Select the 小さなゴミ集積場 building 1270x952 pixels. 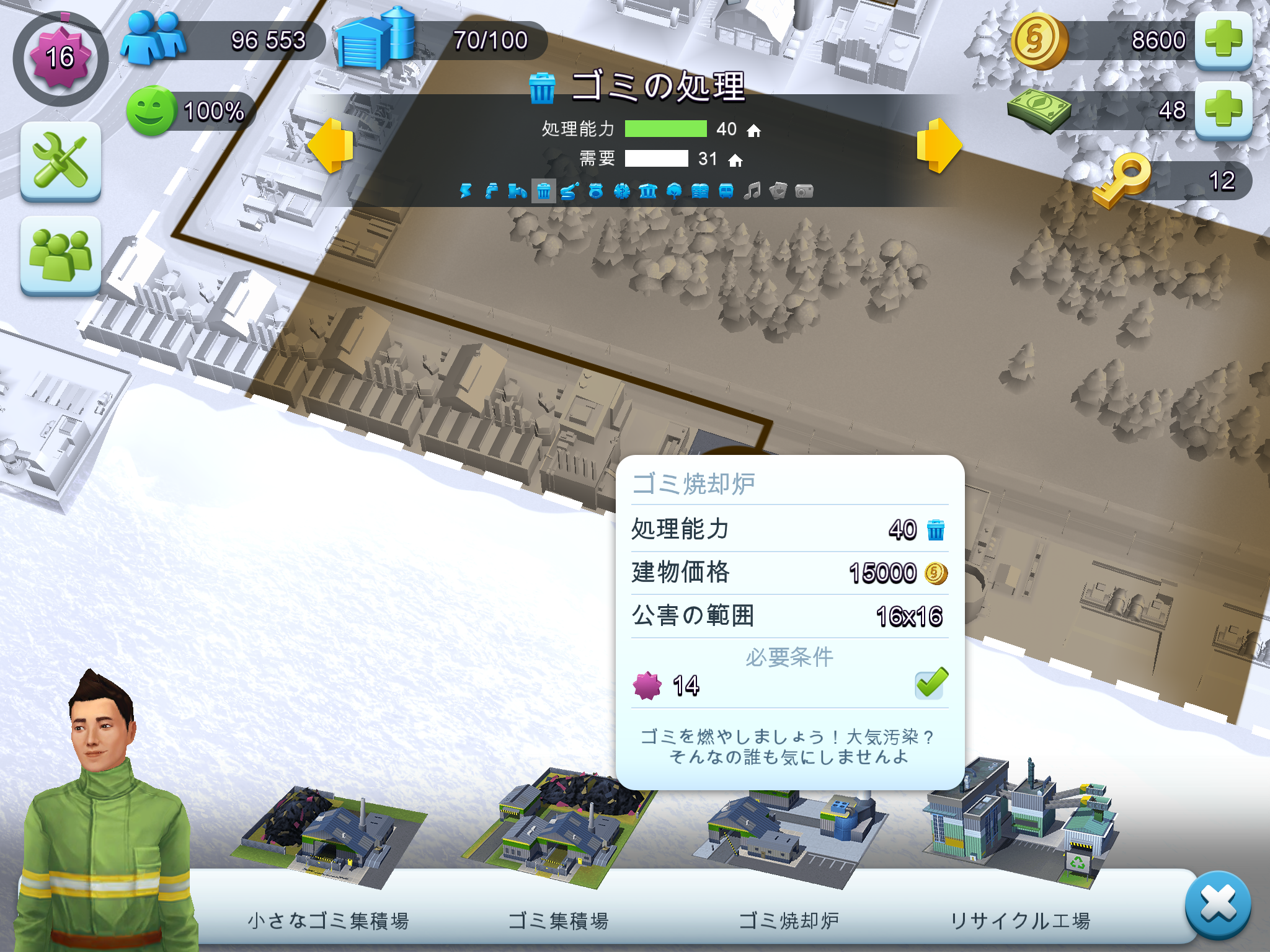point(329,837)
